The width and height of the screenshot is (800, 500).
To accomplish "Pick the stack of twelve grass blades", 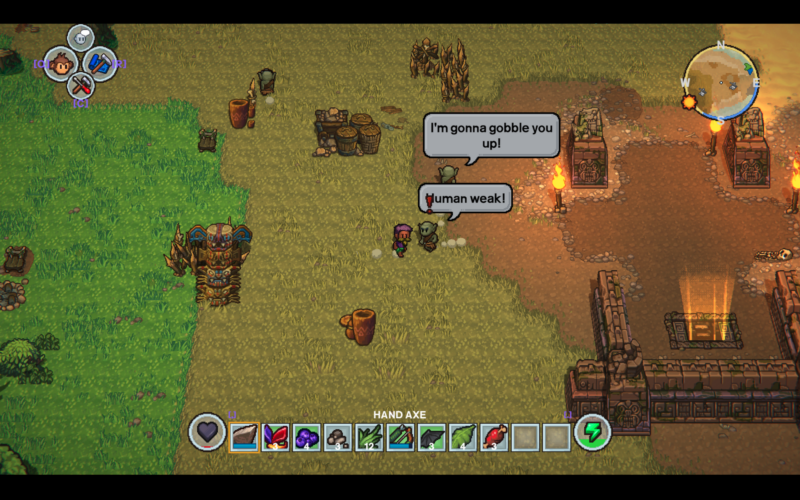I will coord(369,437).
